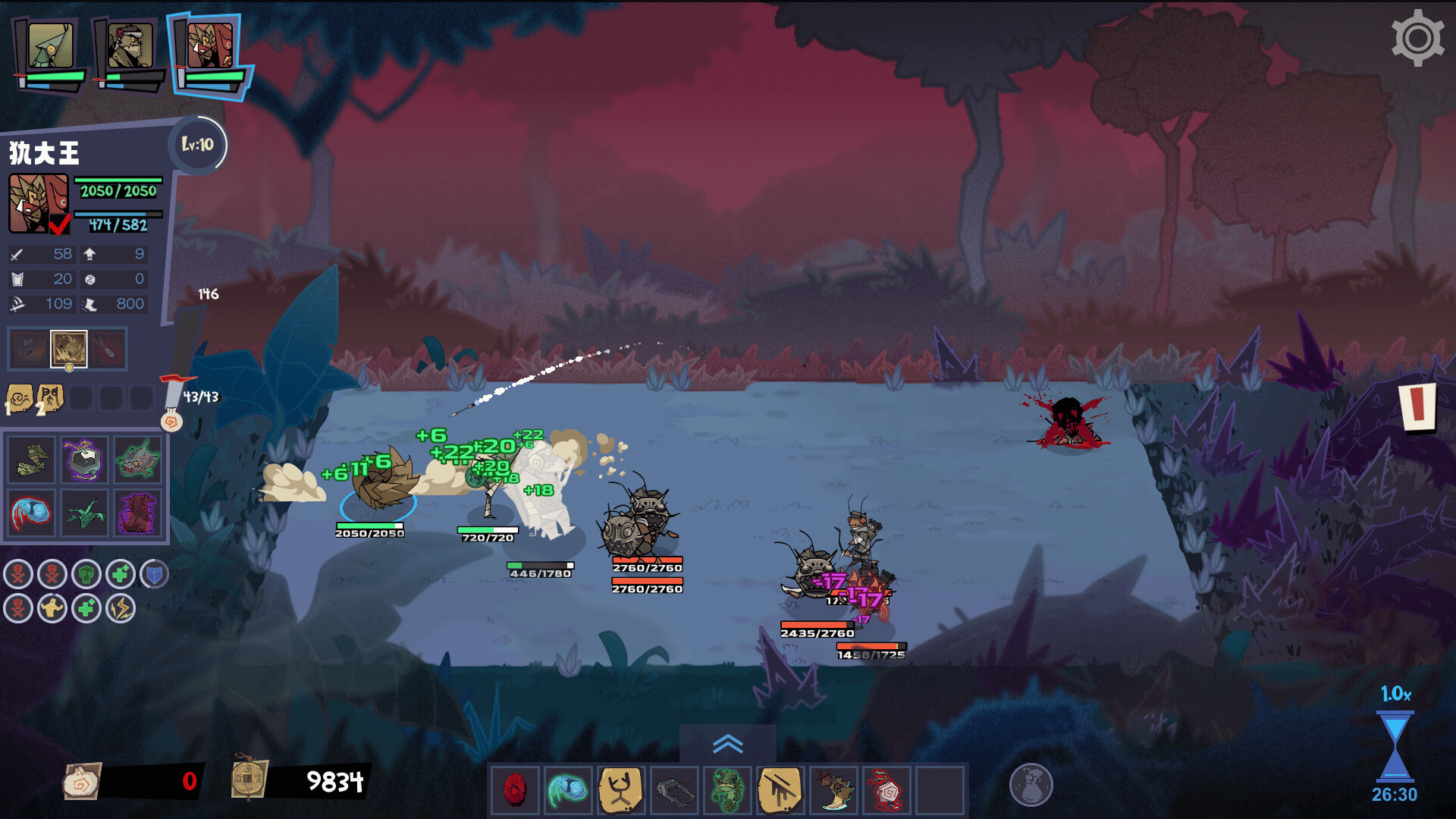1456x819 pixels.
Task: Click the dark red spiked armor slot
Action: click(x=137, y=513)
